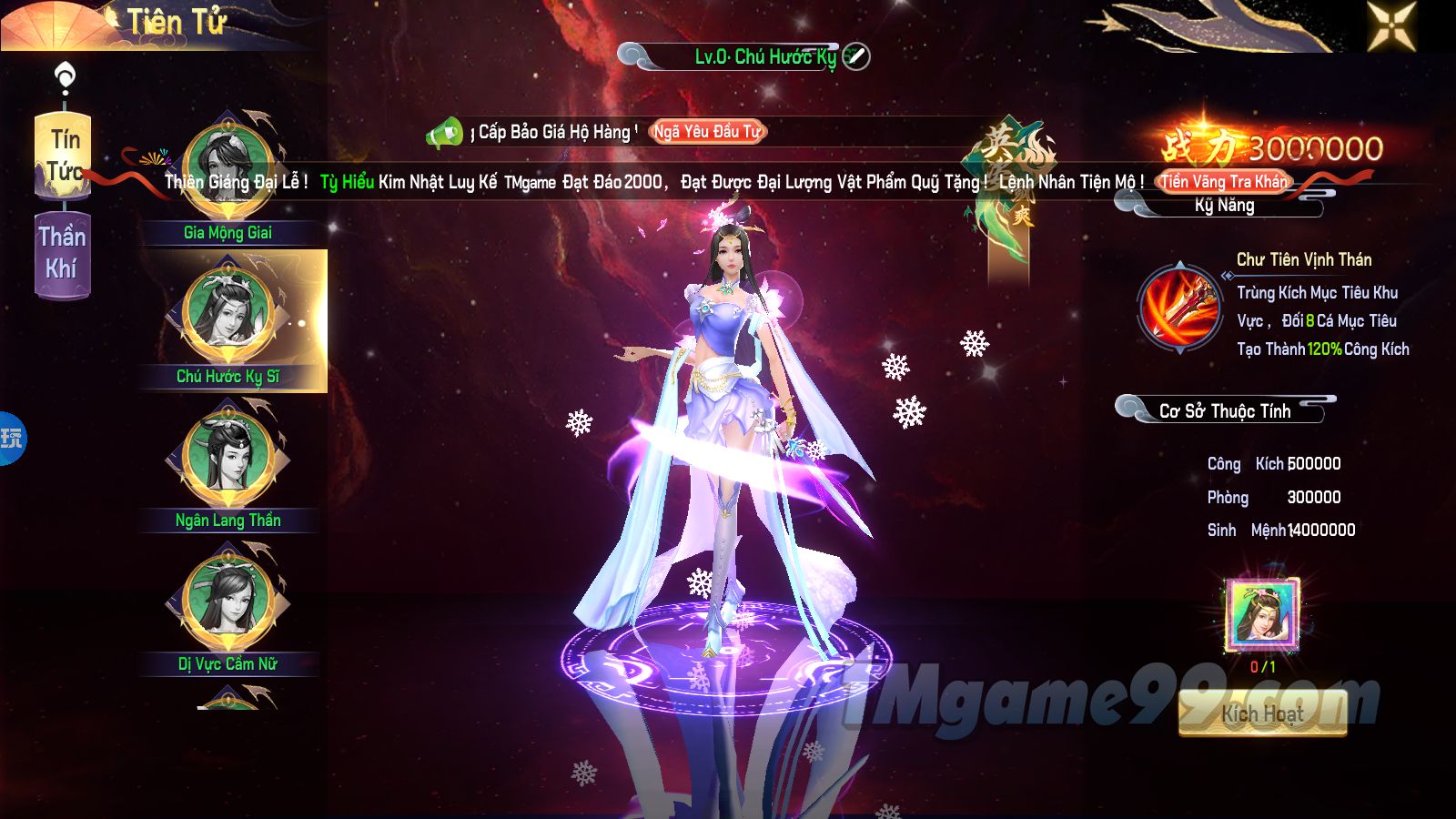Screen dimensions: 1456x819
Task: Click the blue side tab on left edge
Action: click(x=12, y=439)
